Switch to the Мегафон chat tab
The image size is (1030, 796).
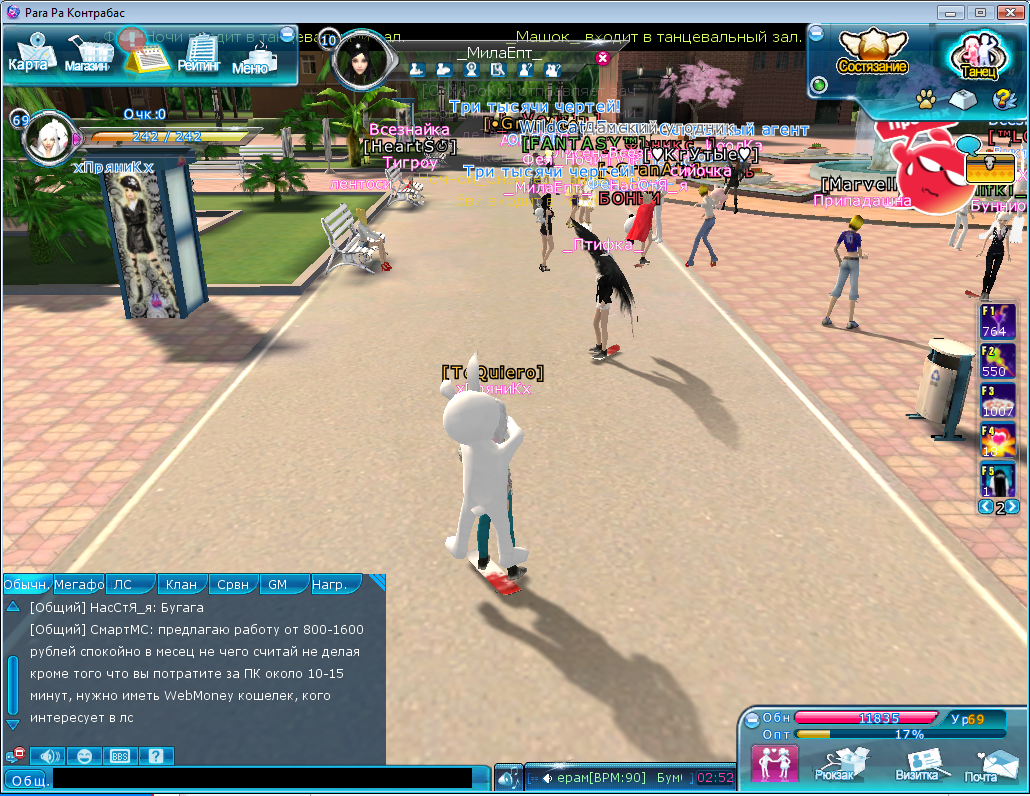click(78, 584)
